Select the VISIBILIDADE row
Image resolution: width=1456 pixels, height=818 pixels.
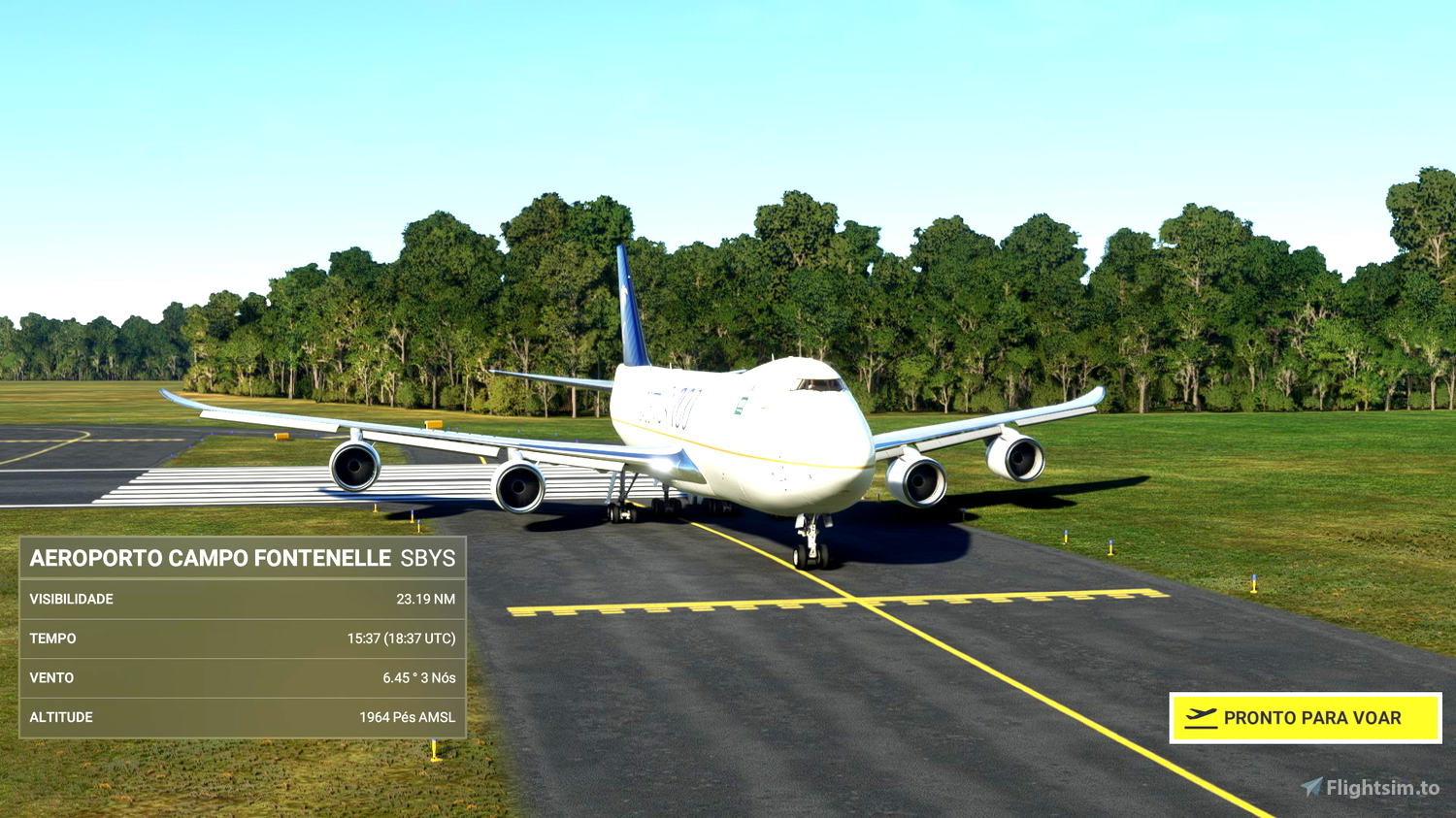(242, 599)
